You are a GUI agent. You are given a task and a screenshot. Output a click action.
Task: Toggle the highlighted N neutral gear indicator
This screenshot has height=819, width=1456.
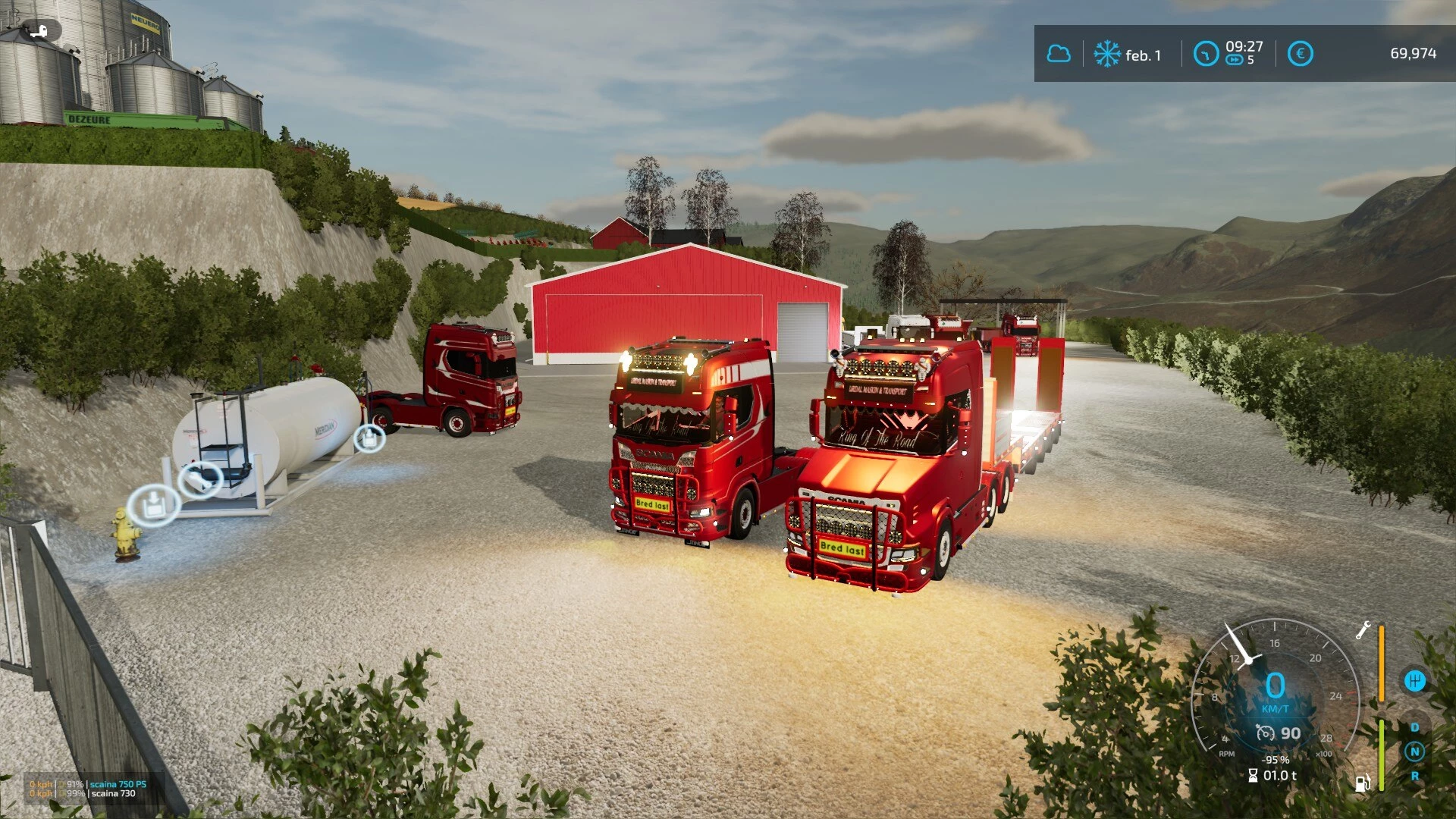(1415, 752)
